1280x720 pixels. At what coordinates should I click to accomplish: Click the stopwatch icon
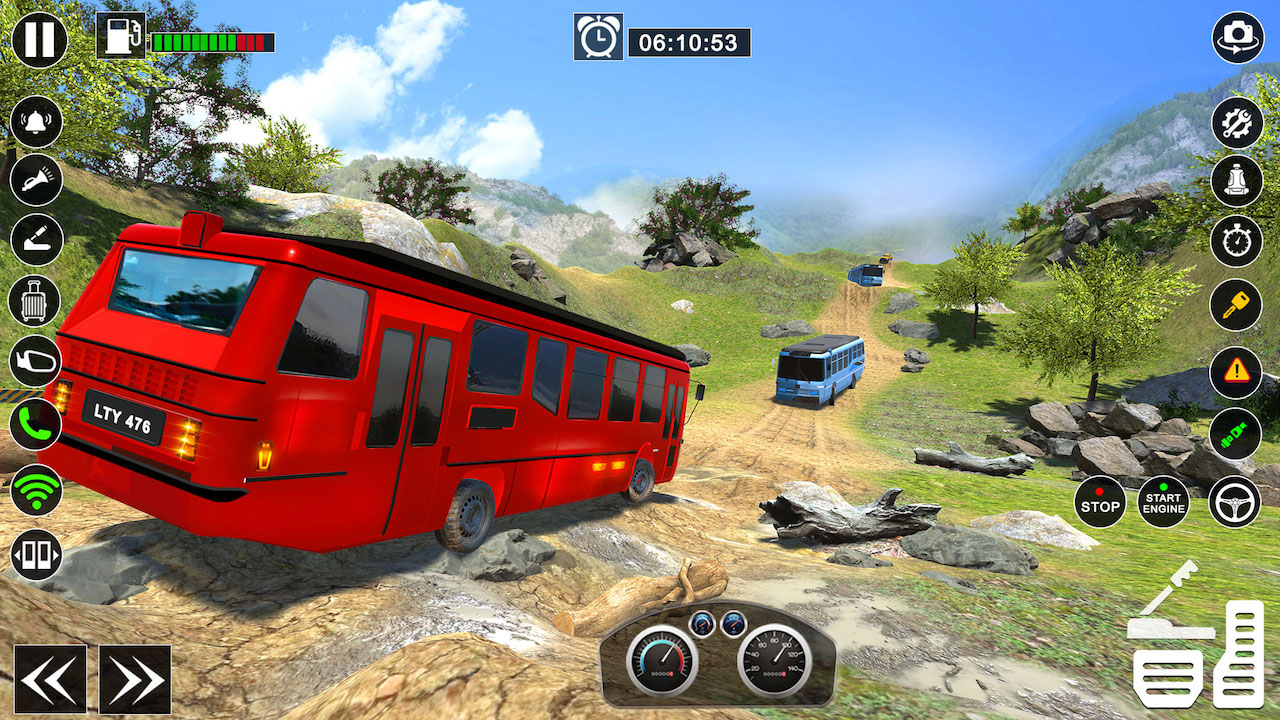pos(1237,241)
